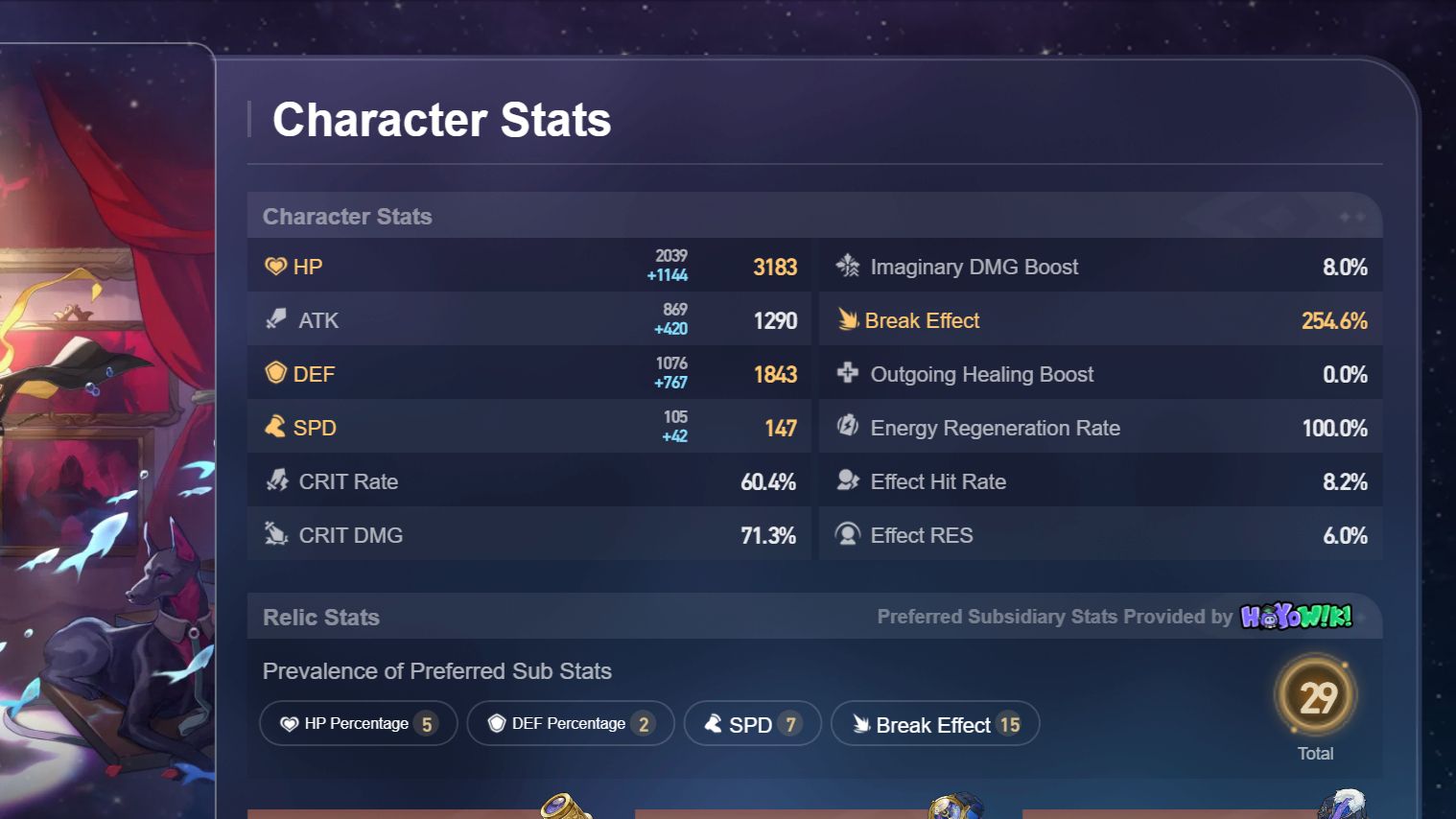This screenshot has width=1456, height=819.
Task: Click the Relic Stats section header
Action: (x=321, y=617)
